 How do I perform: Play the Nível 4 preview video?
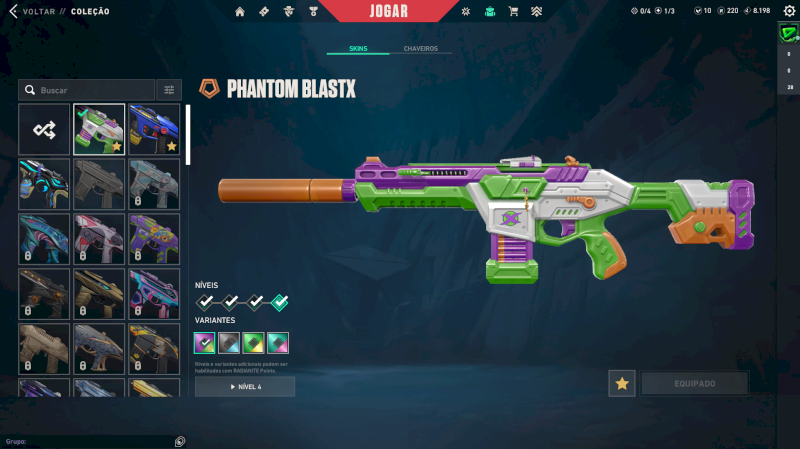[x=245, y=386]
